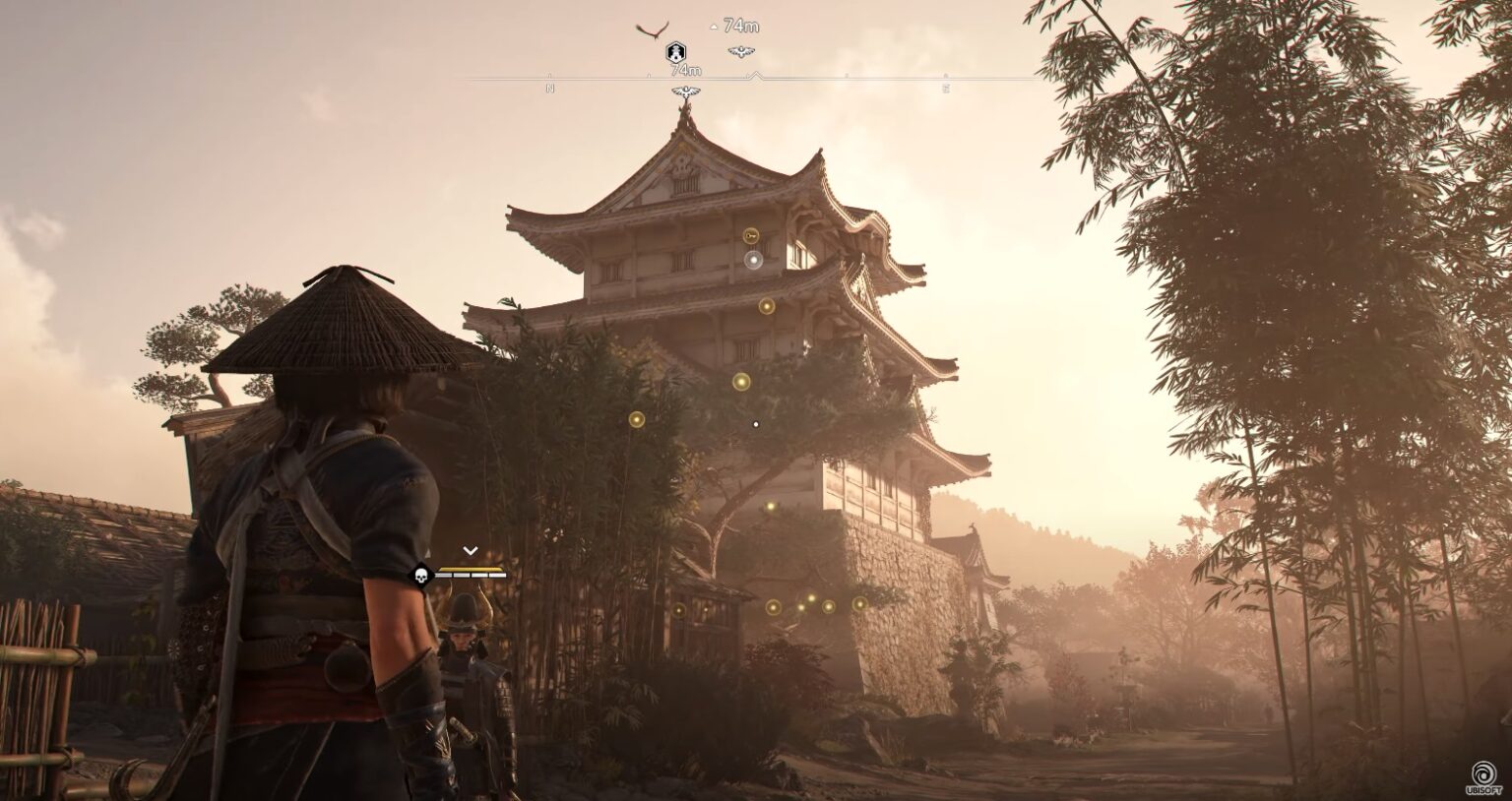Click the eagle marker above the compass line
1512x801 pixels.
pyautogui.click(x=740, y=52)
